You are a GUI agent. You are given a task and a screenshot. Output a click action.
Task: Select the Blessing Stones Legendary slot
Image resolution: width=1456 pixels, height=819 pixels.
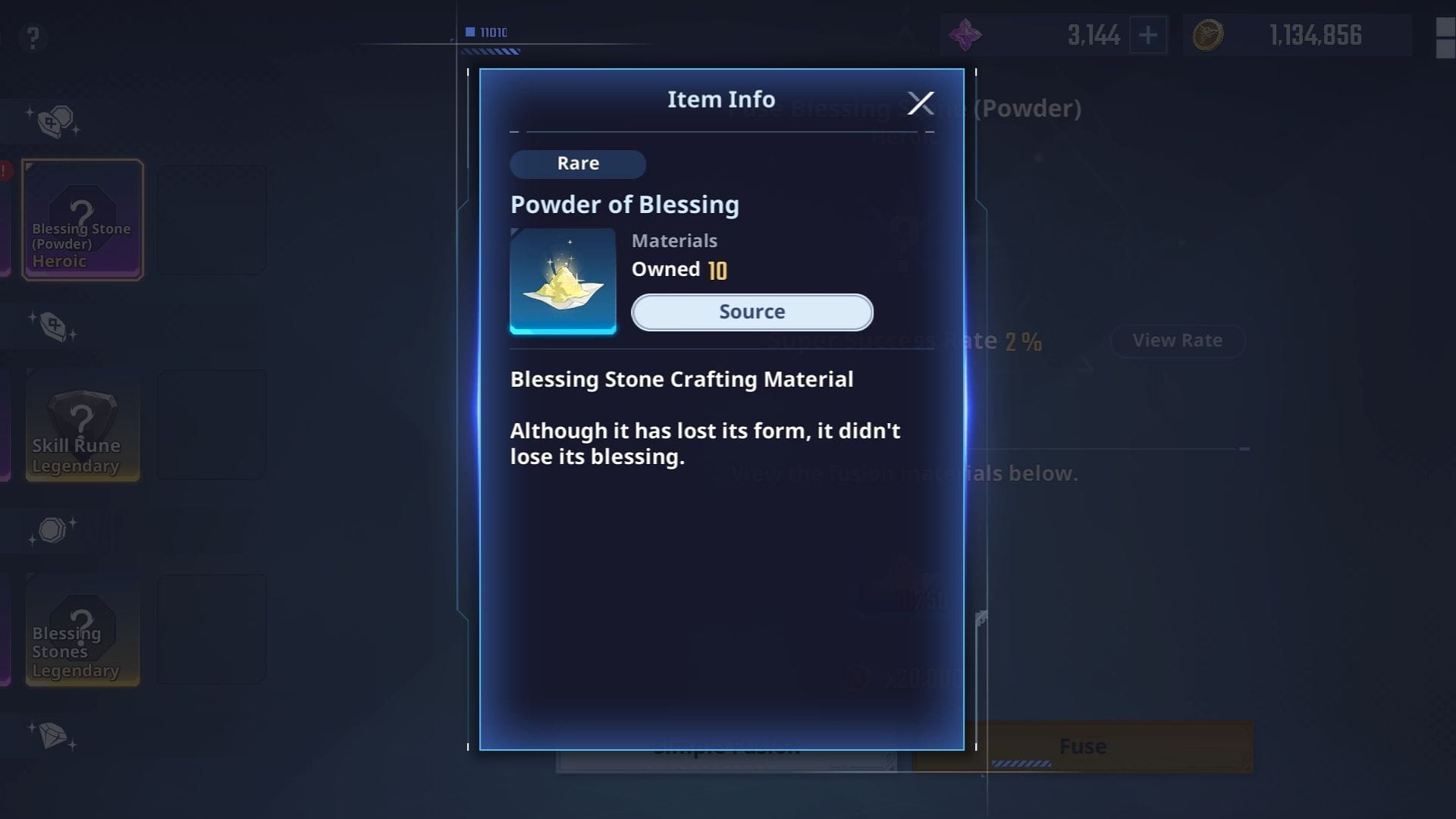(x=83, y=630)
